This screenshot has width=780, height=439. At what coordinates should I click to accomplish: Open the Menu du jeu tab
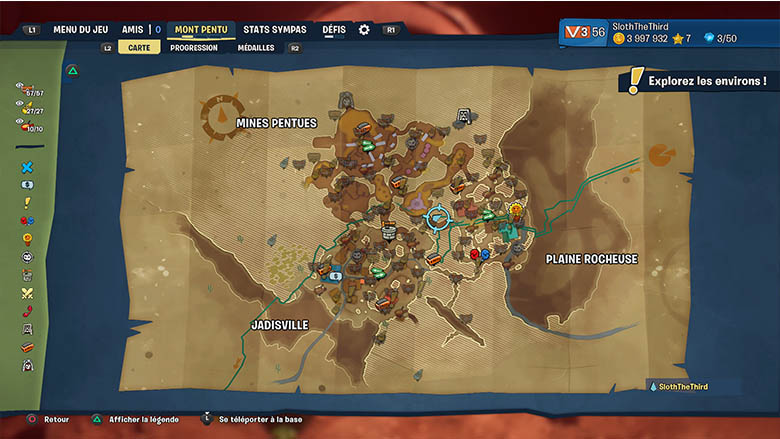[80, 30]
